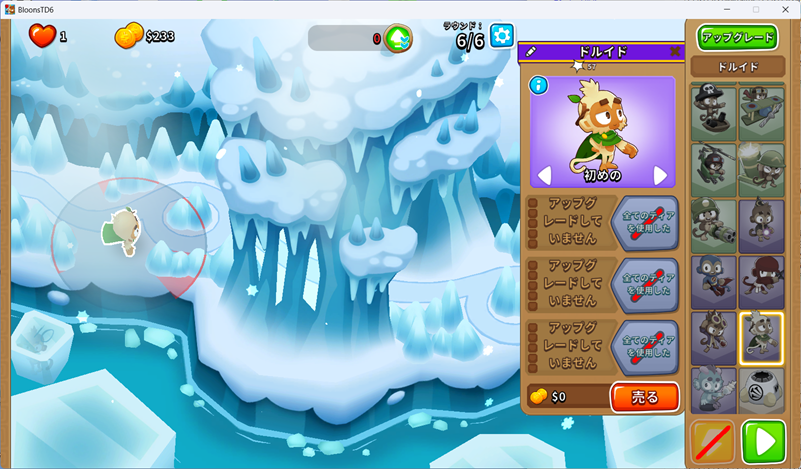Switch to the next targeting mode arrow
This screenshot has height=469, width=801.
[x=660, y=176]
